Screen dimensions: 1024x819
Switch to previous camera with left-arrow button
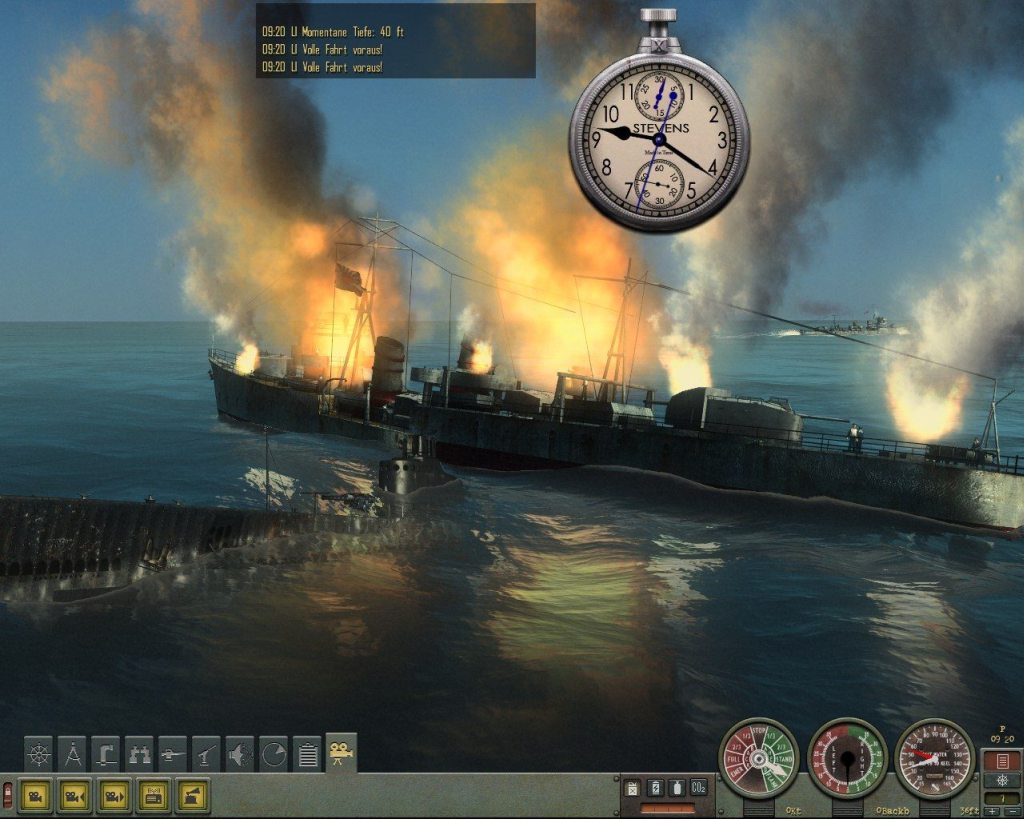coord(76,795)
